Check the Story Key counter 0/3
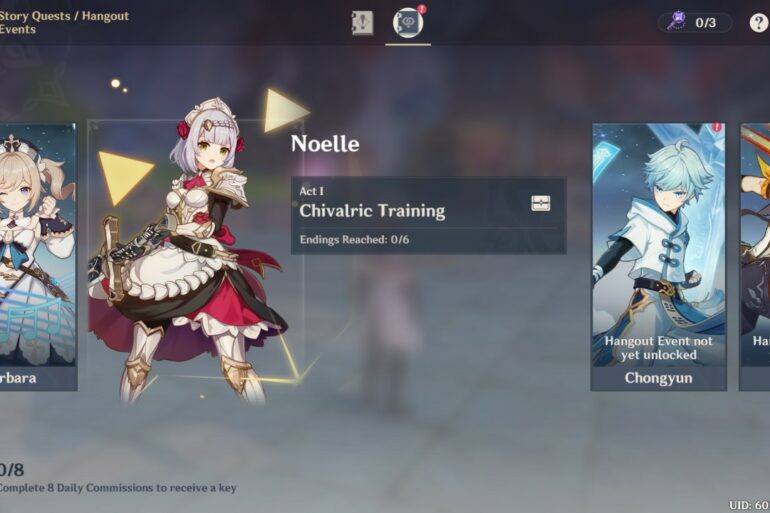770x513 pixels. coord(695,23)
